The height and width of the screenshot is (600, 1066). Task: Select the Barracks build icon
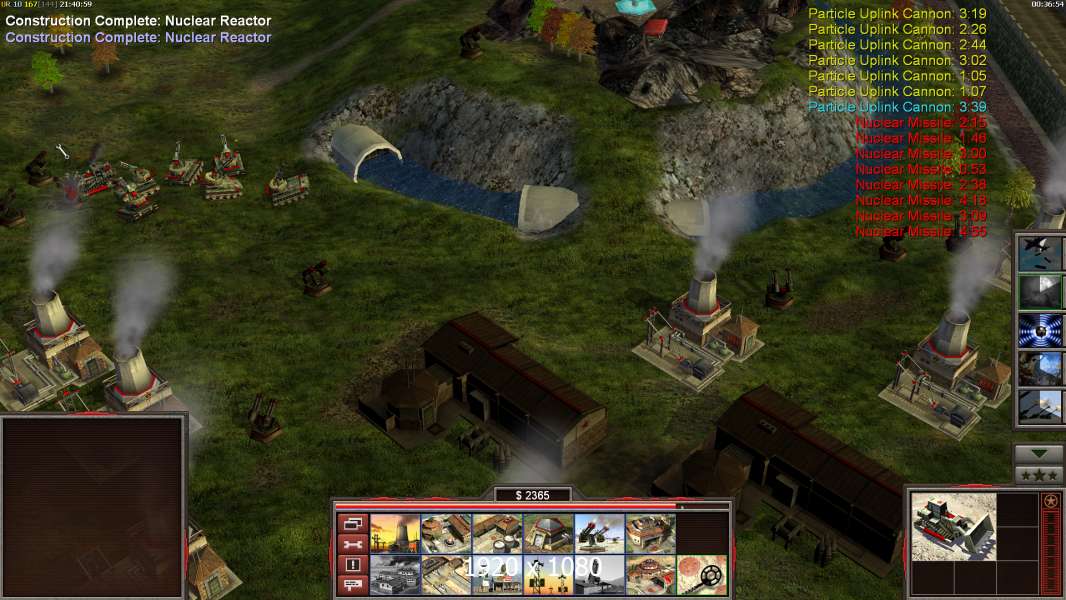tap(445, 533)
